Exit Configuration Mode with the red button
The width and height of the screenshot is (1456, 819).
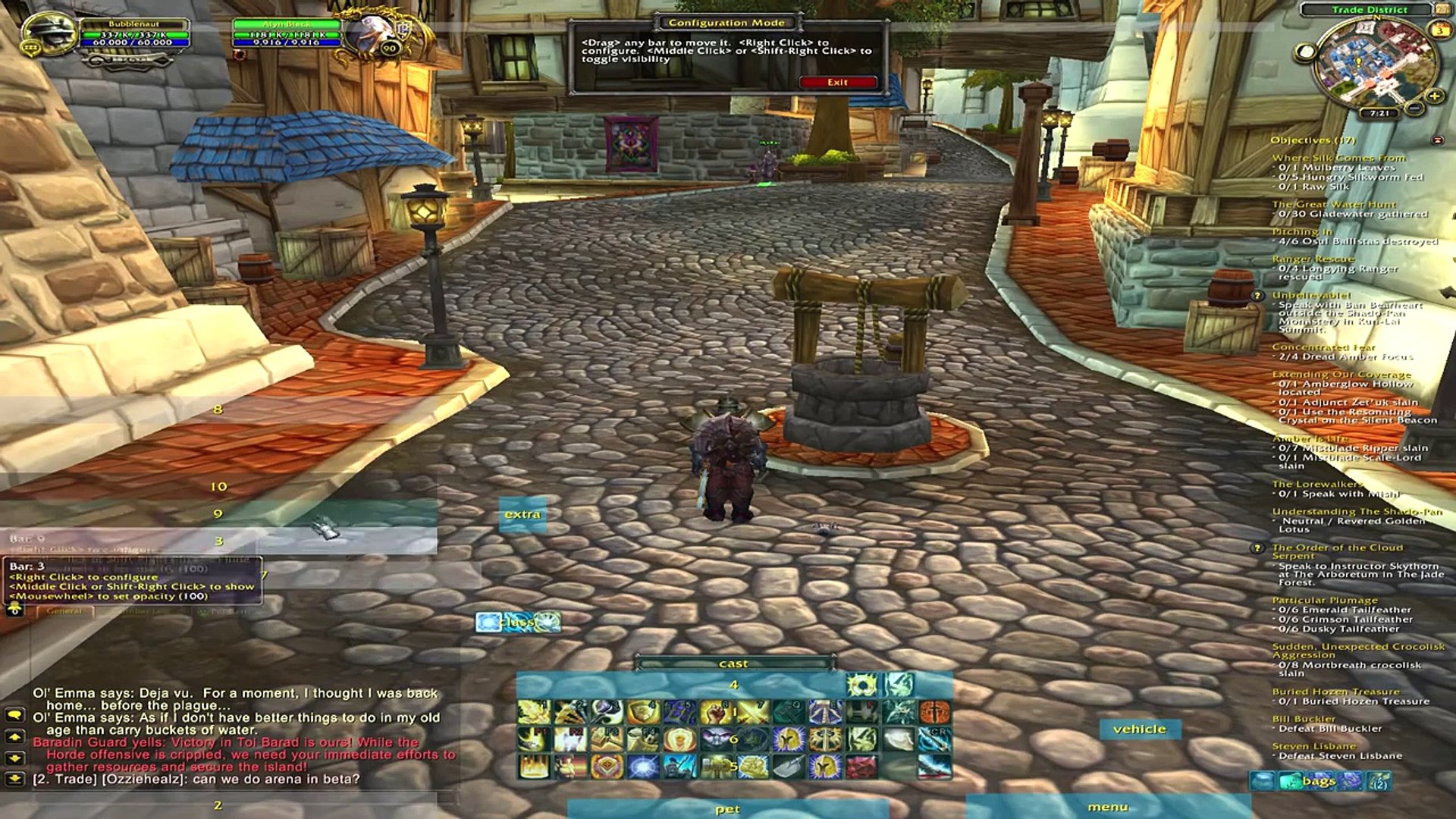coord(837,82)
